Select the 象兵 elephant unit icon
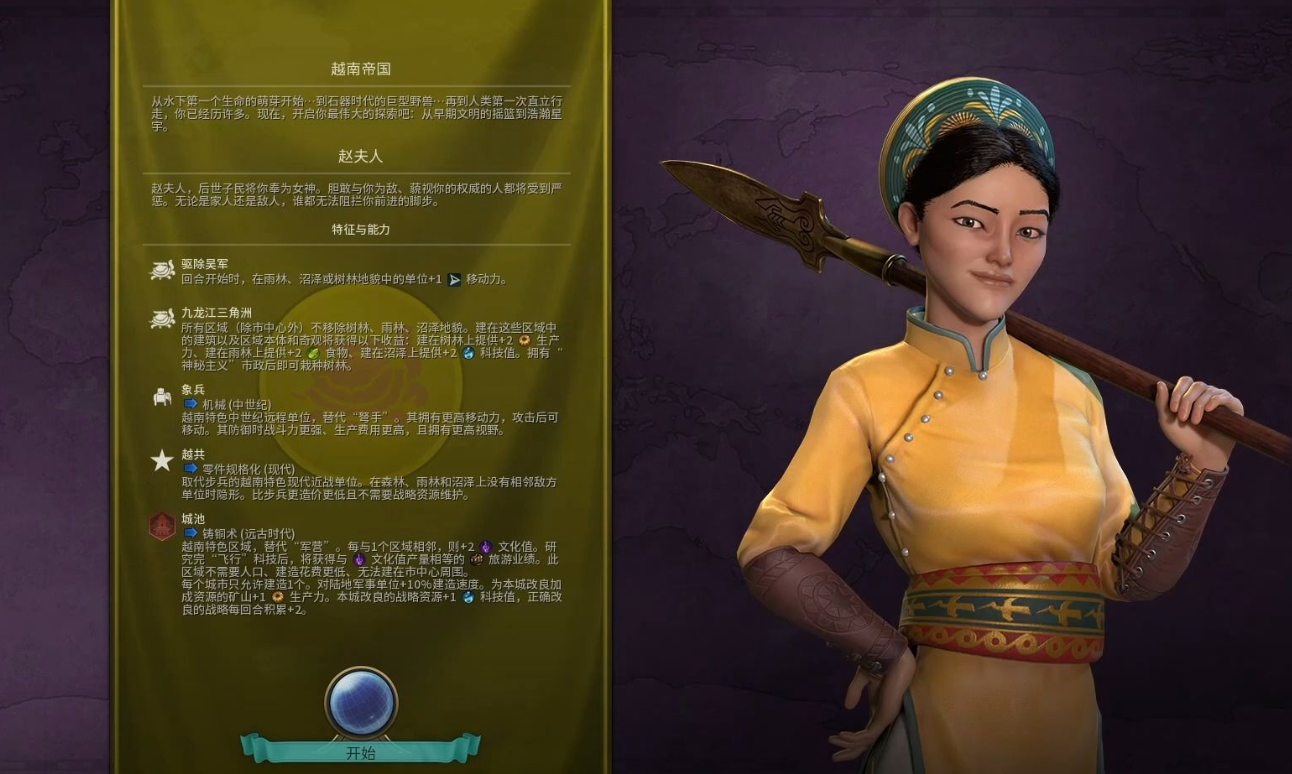 161,398
